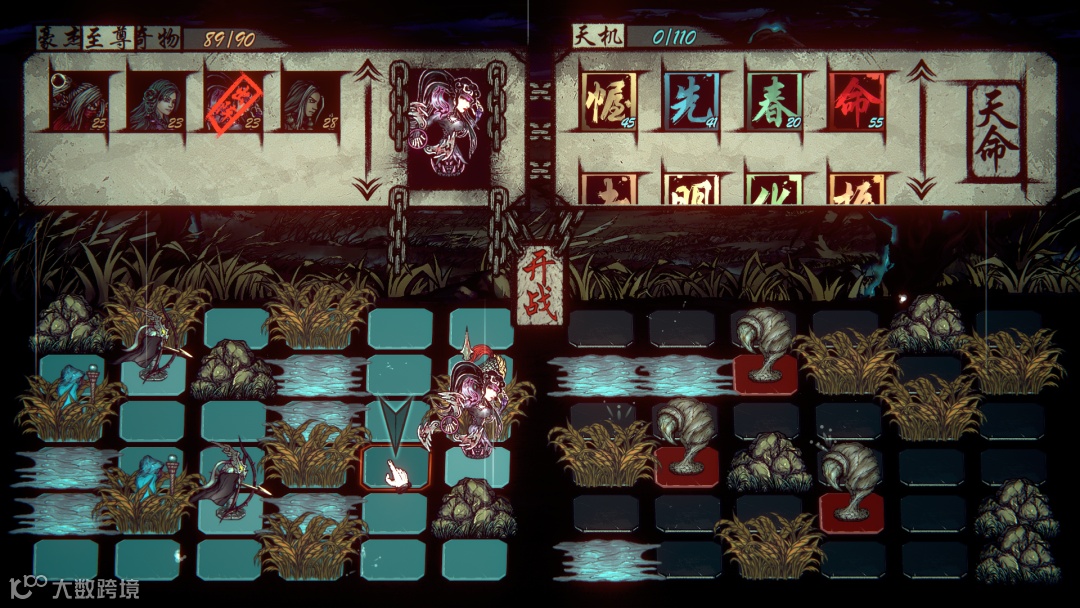Screen dimensions: 1080x608
Task: Choose the blue 先 card
Action: 692,100
